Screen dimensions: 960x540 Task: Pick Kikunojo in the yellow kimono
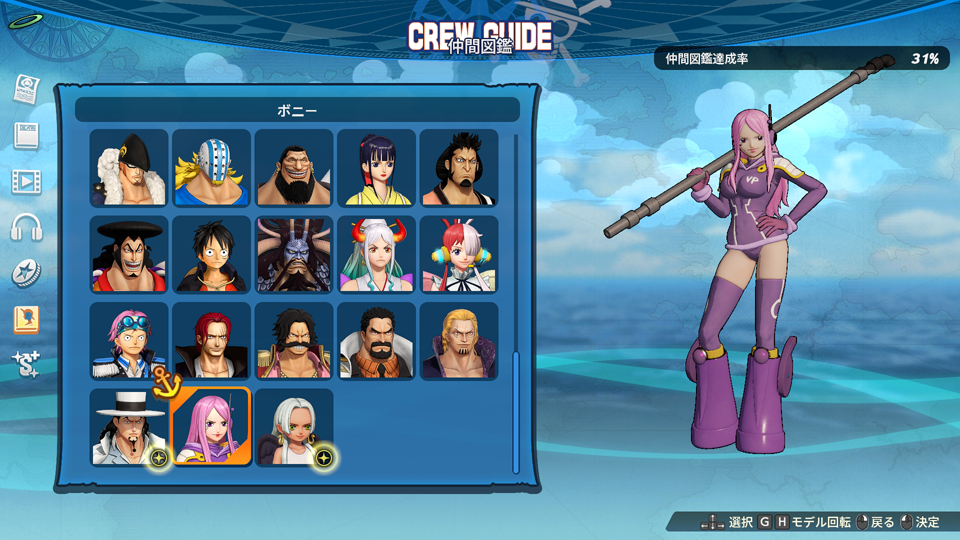376,168
